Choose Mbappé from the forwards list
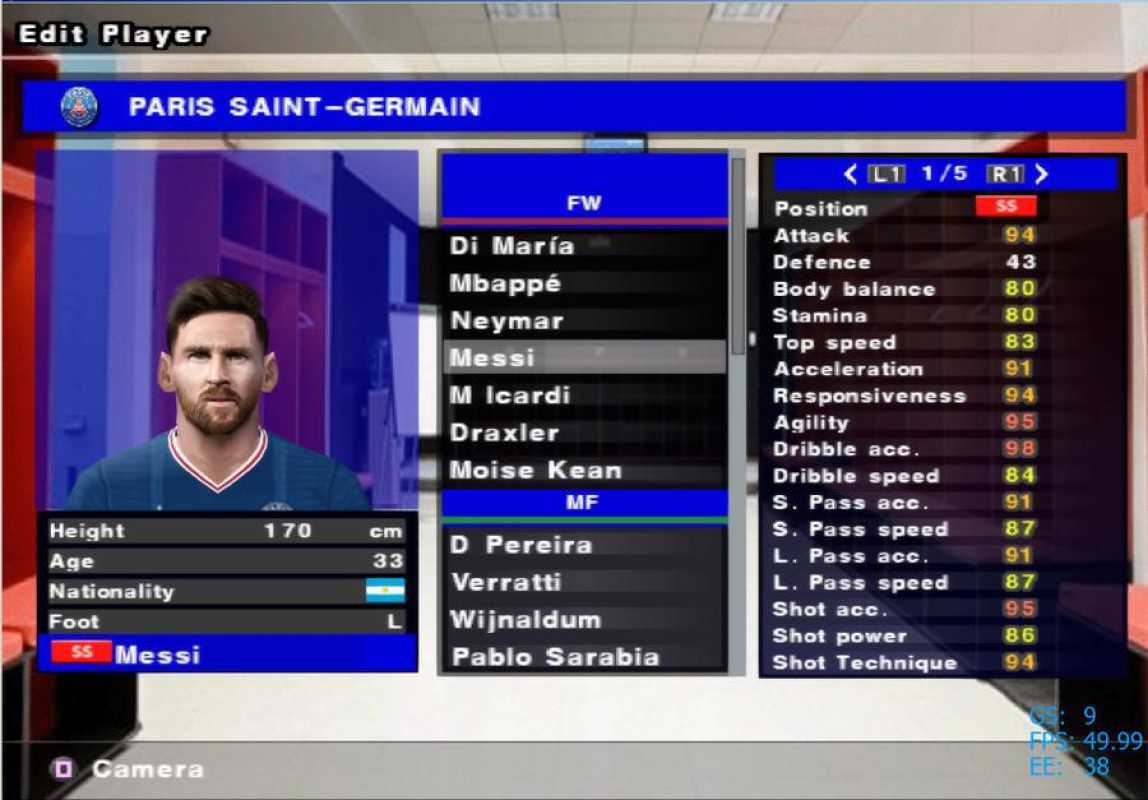Screen dimensions: 1148x800 (x=584, y=283)
